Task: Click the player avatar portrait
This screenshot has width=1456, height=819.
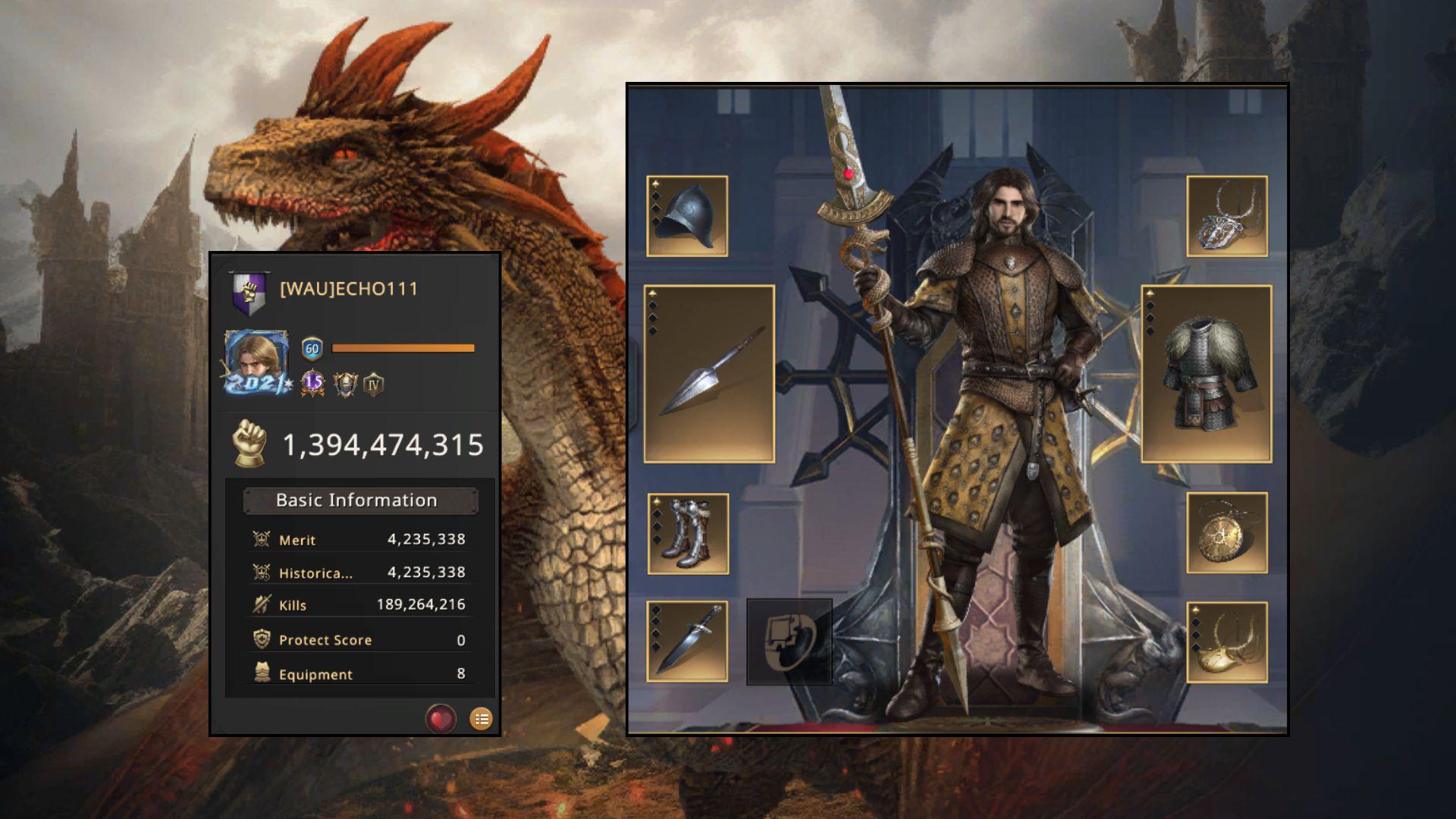Action: tap(256, 362)
